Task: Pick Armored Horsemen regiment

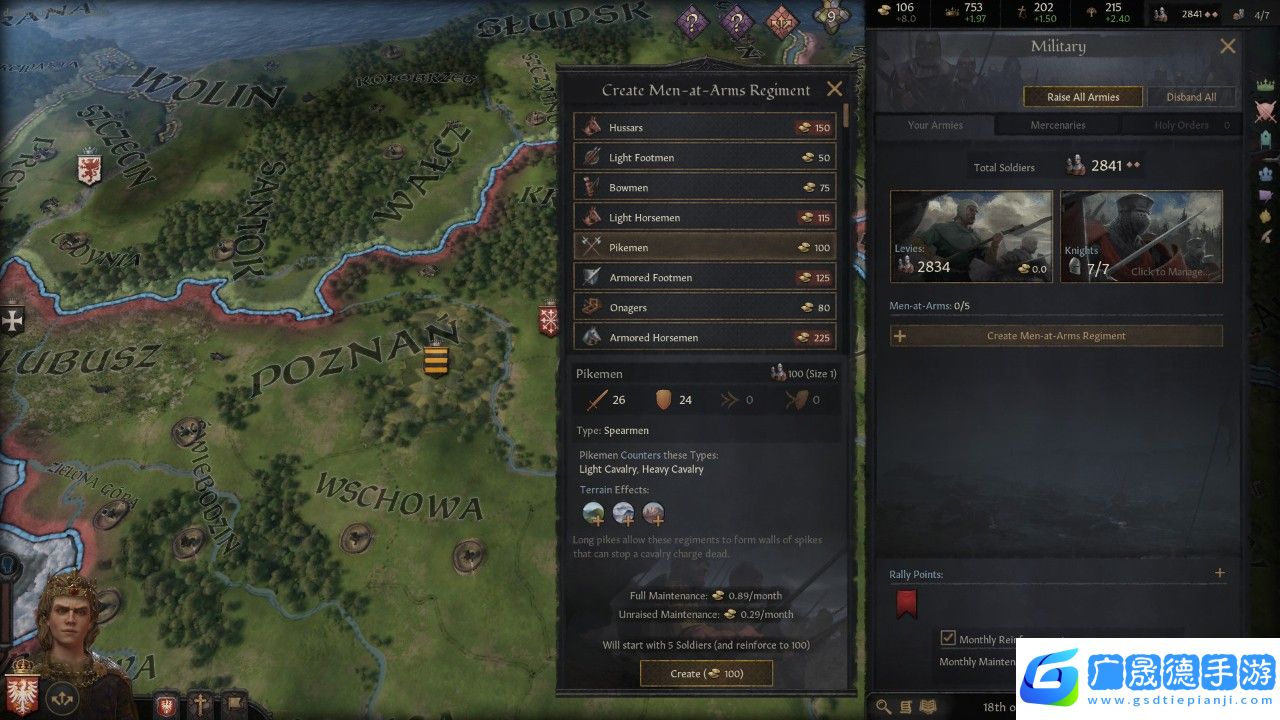Action: point(705,337)
